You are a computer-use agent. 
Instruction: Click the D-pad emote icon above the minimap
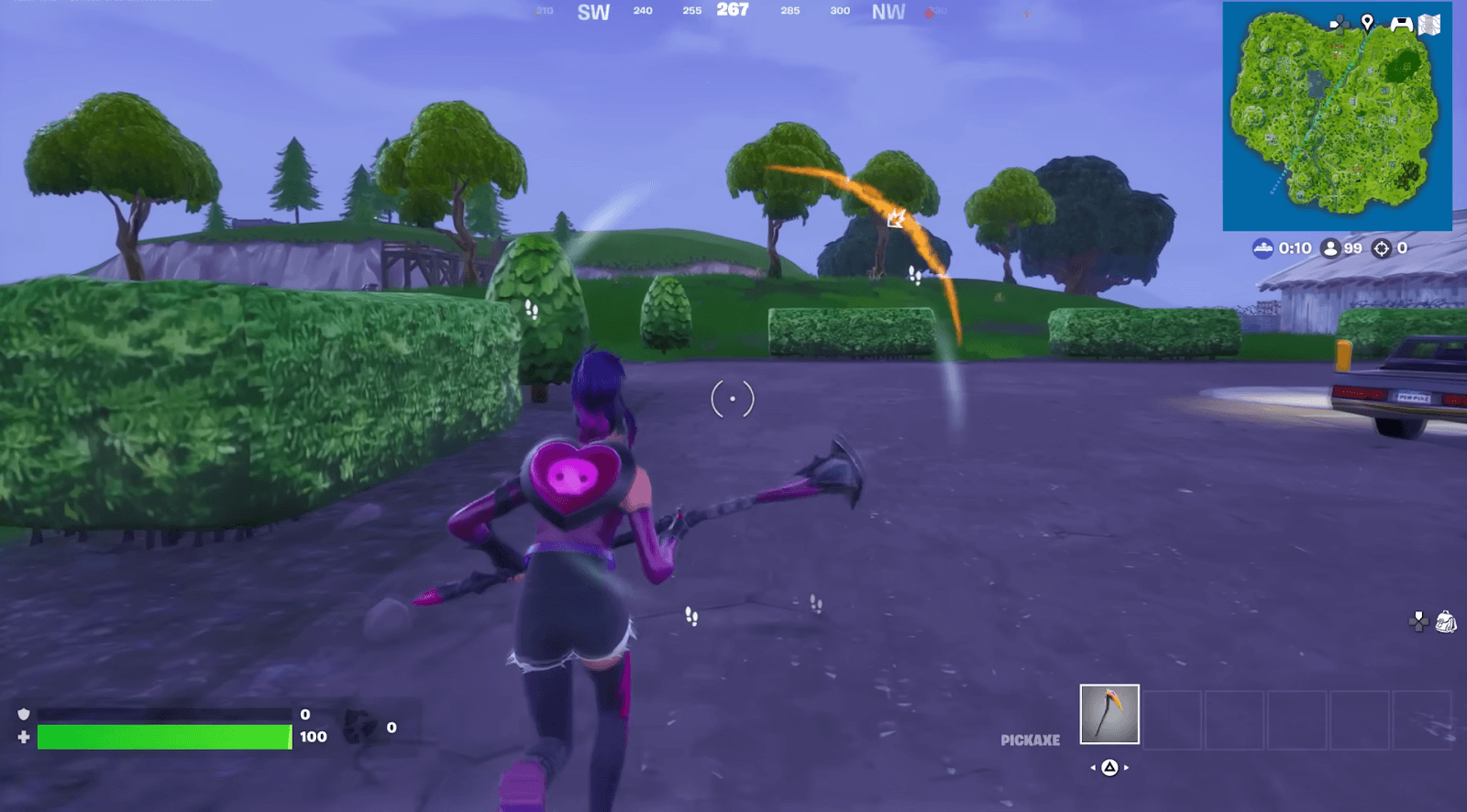coord(1340,23)
